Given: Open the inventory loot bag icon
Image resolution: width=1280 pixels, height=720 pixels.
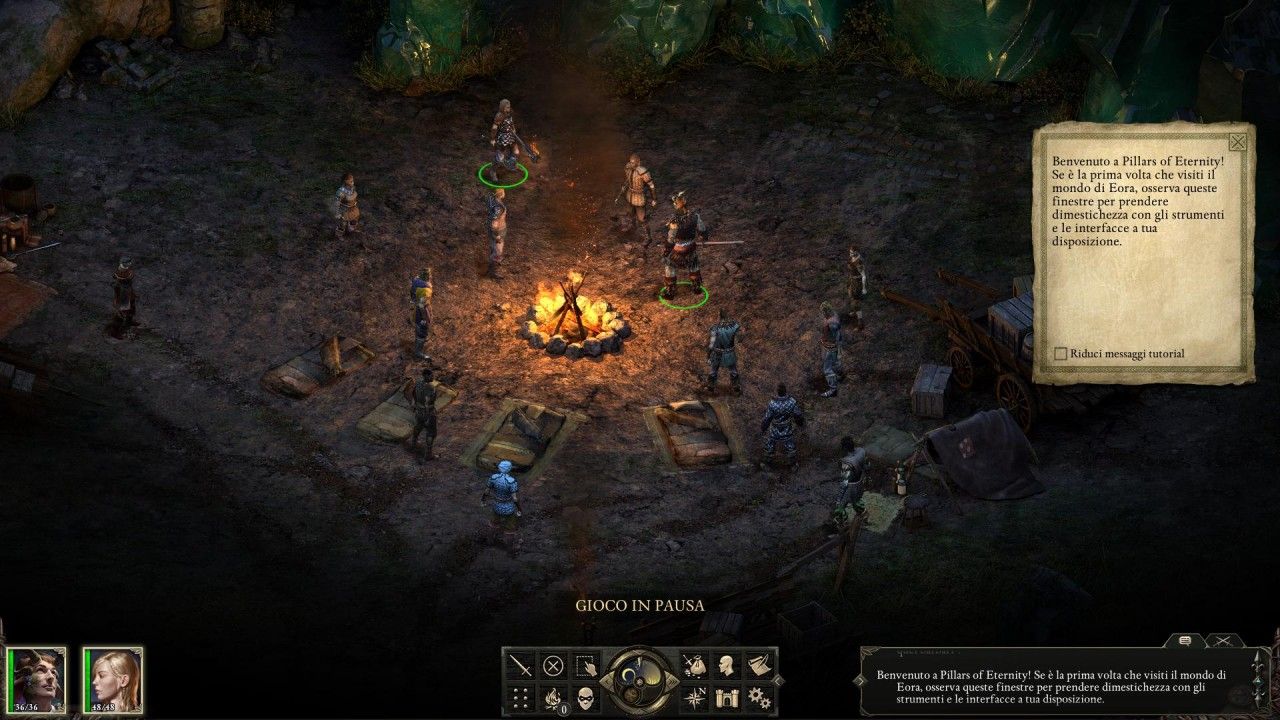Looking at the screenshot, I should [696, 664].
